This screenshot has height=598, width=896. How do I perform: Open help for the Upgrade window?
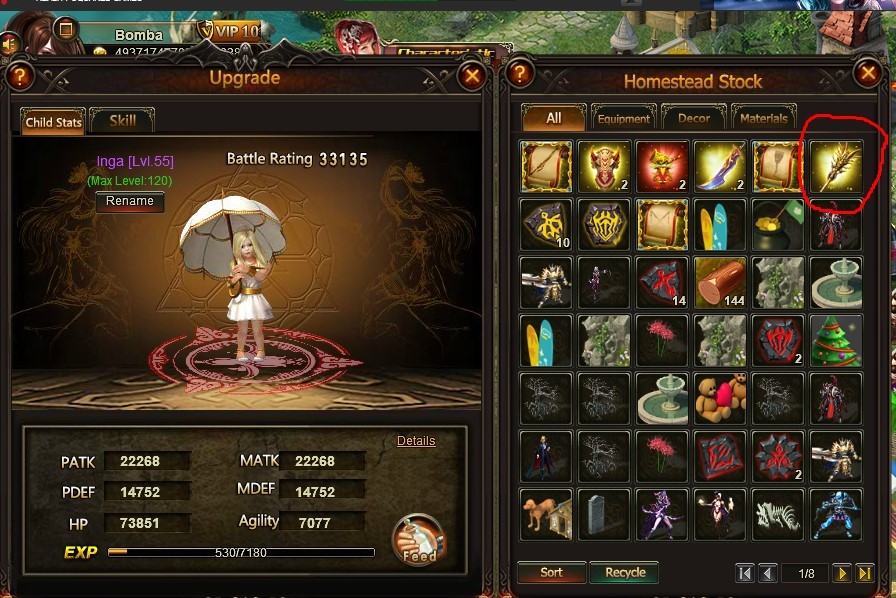click(x=20, y=76)
